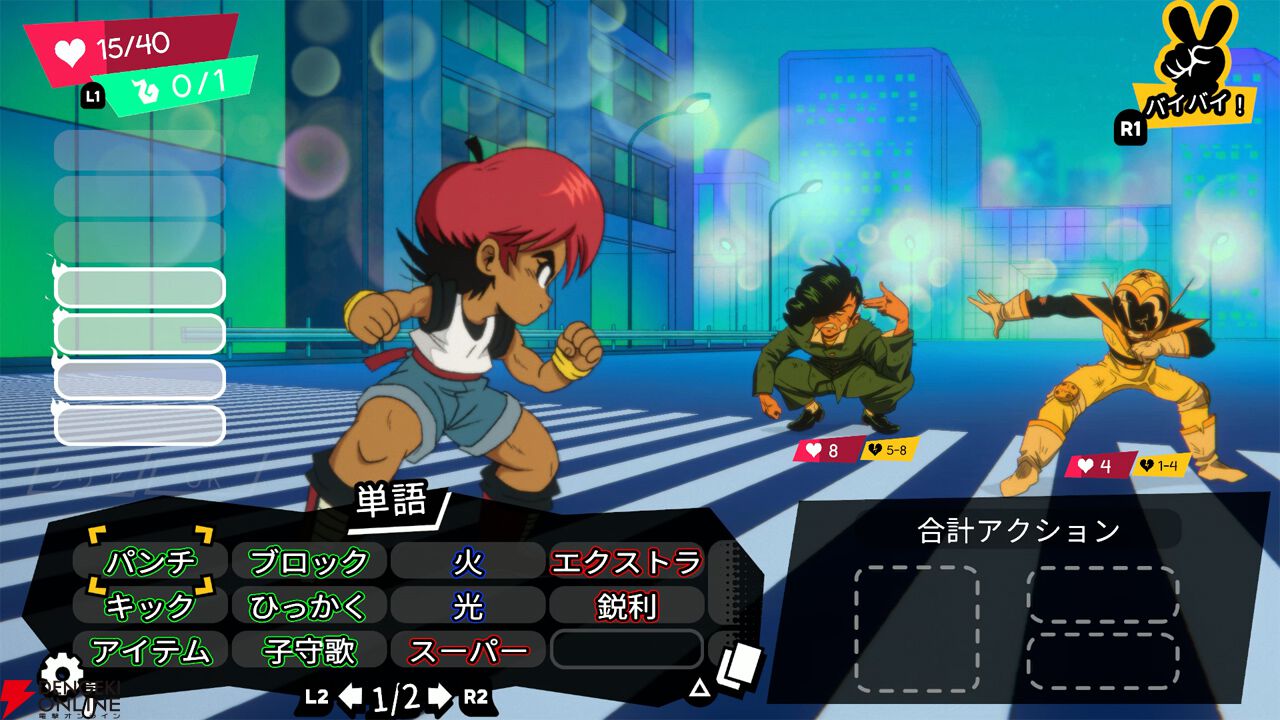Go to the next word page arrow
1280x720 pixels.
[x=440, y=697]
